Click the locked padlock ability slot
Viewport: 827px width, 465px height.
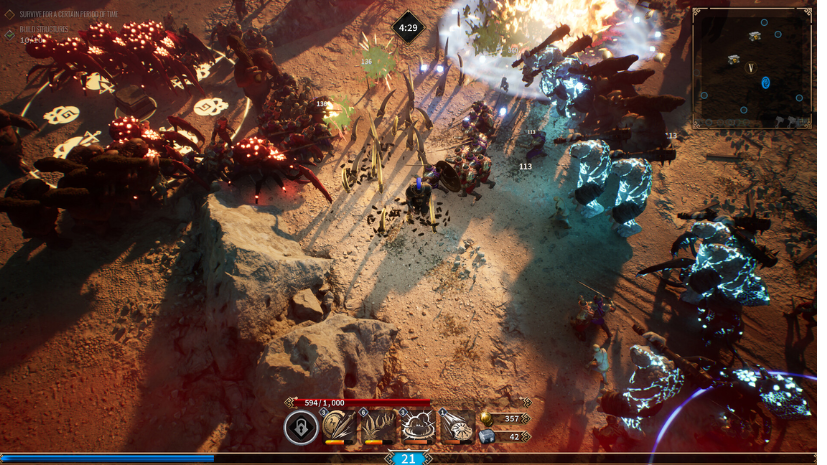point(300,428)
